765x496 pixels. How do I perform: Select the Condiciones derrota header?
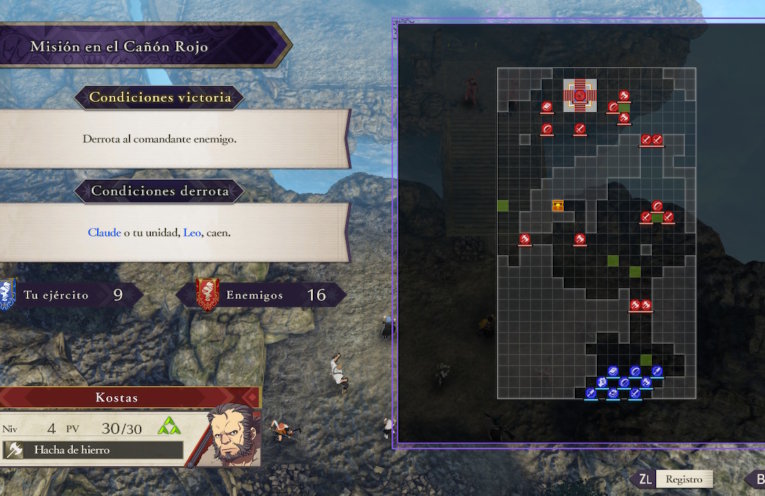160,190
